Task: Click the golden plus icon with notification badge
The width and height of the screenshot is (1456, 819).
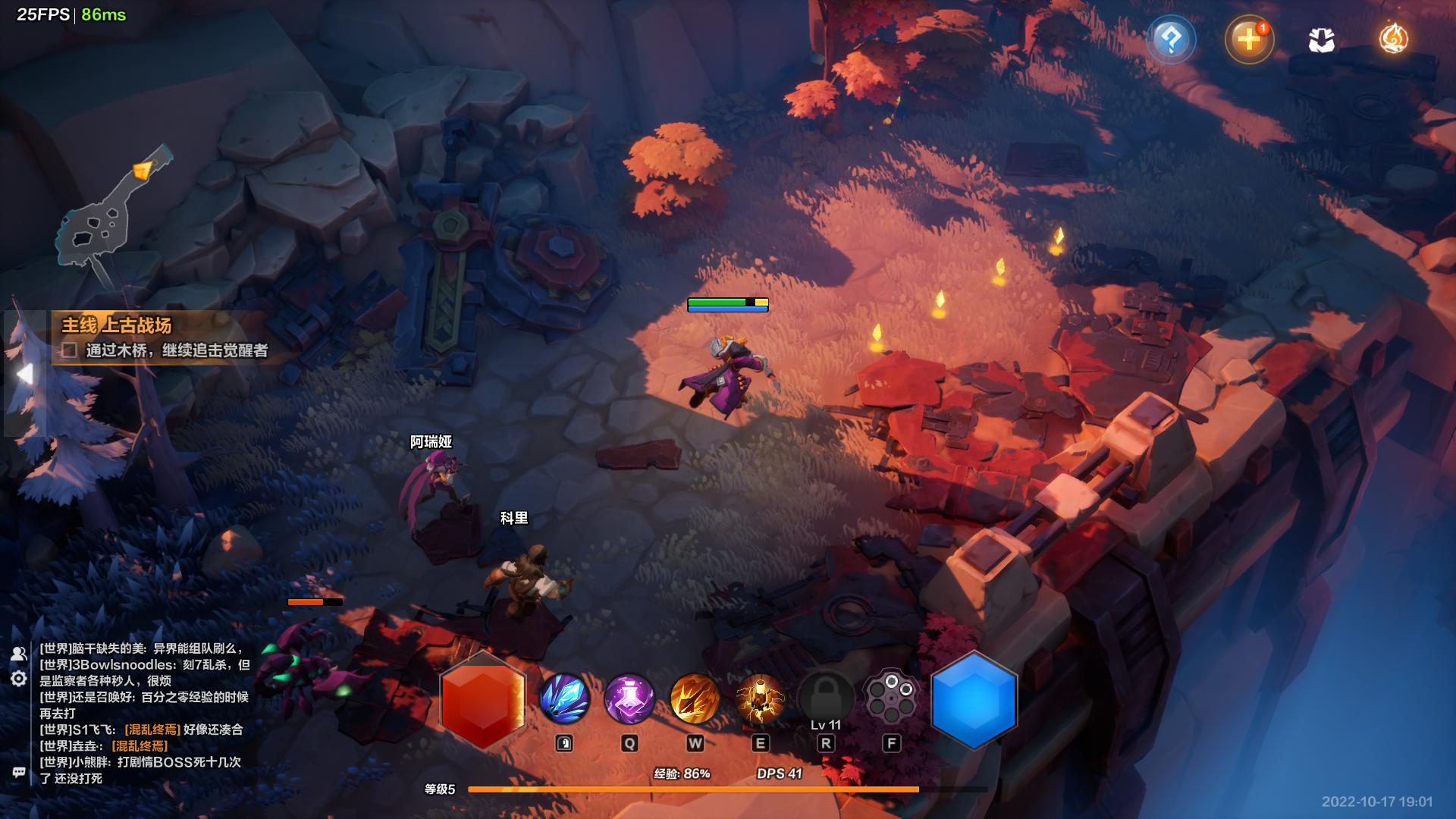Action: (x=1248, y=39)
